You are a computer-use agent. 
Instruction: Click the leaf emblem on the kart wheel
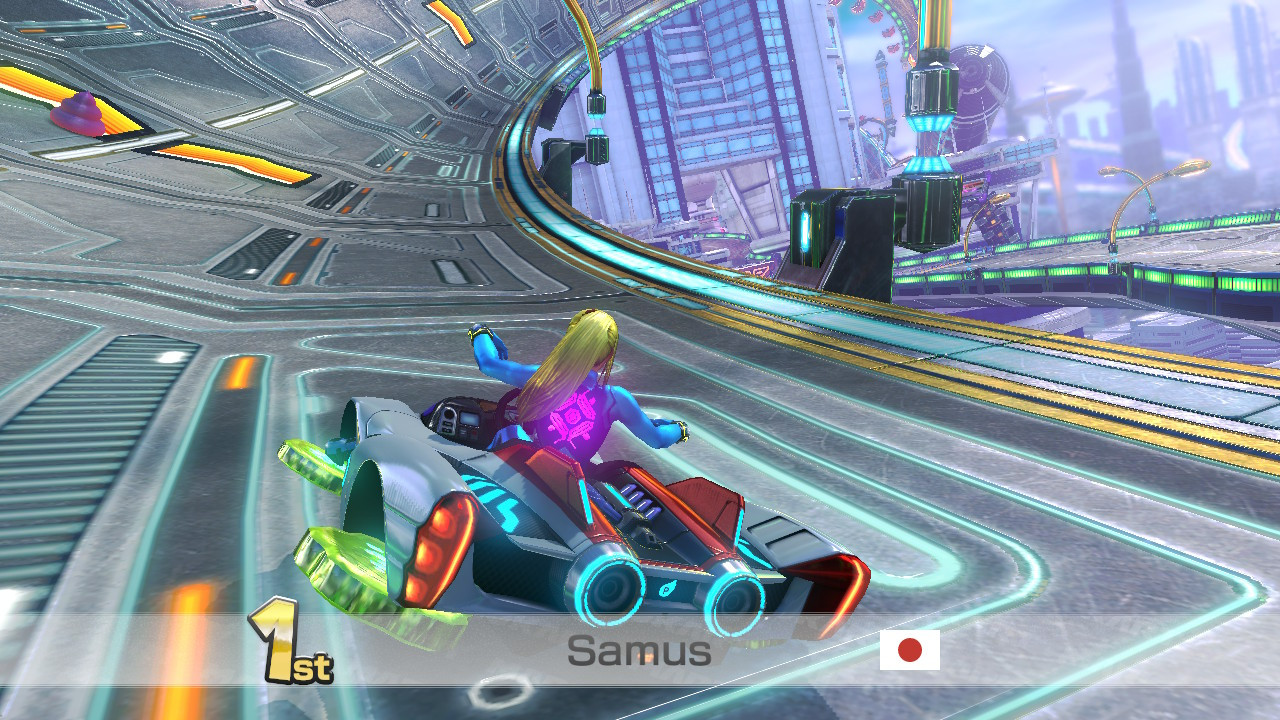tap(666, 590)
